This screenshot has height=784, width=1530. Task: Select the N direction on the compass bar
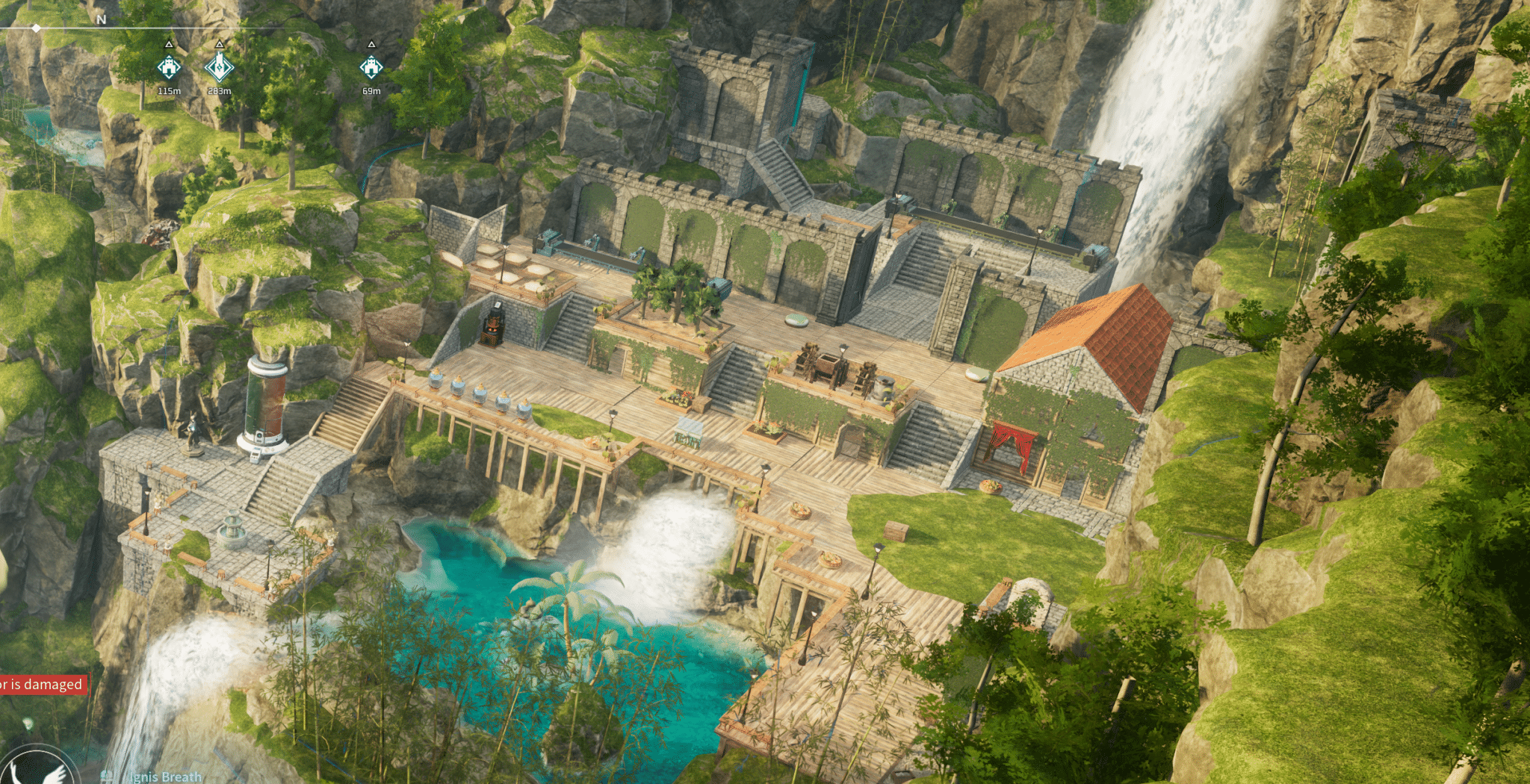[x=101, y=18]
